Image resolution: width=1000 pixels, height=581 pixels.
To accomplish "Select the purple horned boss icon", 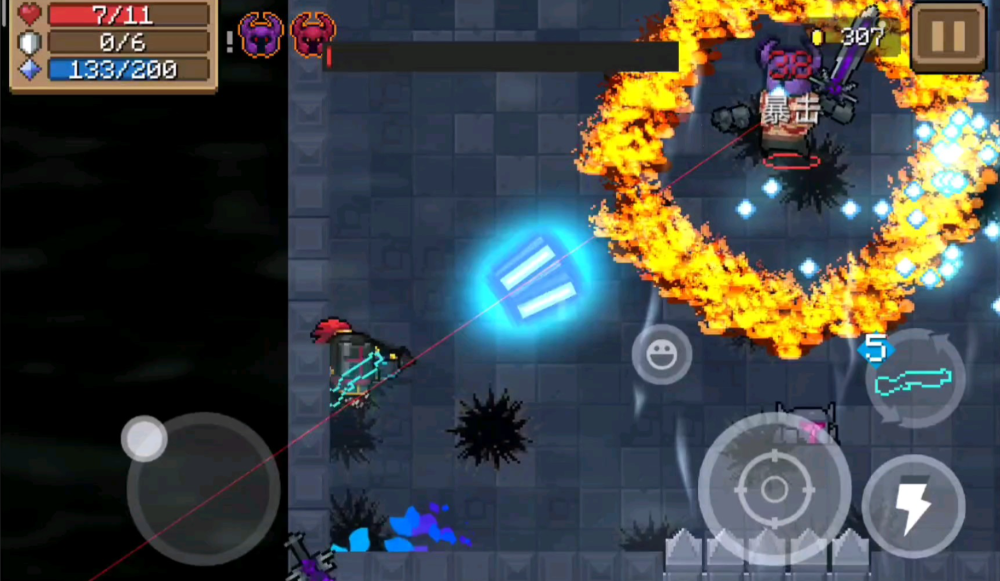I will [262, 35].
